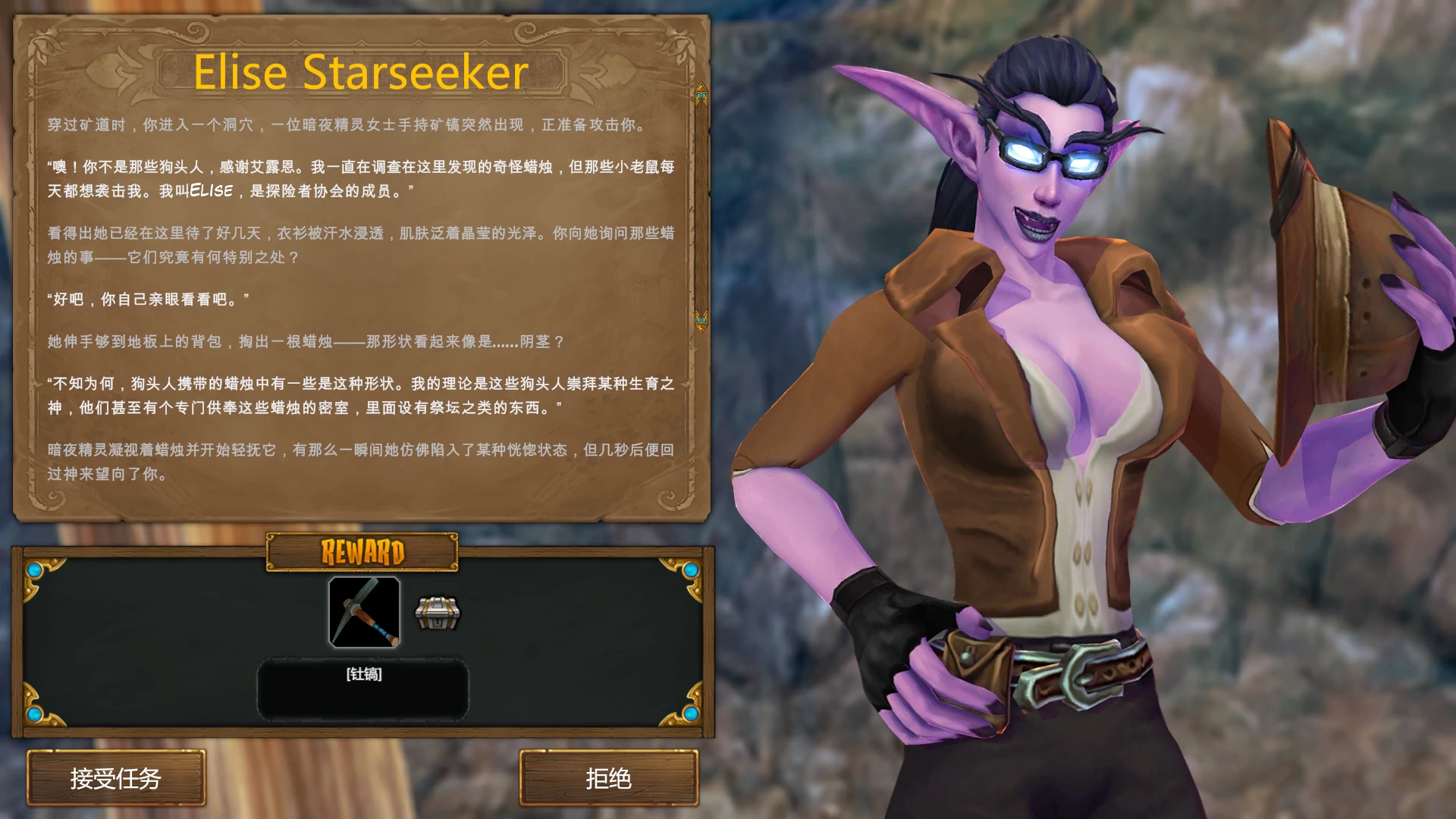The width and height of the screenshot is (1456, 819).
Task: Click the REWARD banner header
Action: (x=364, y=551)
